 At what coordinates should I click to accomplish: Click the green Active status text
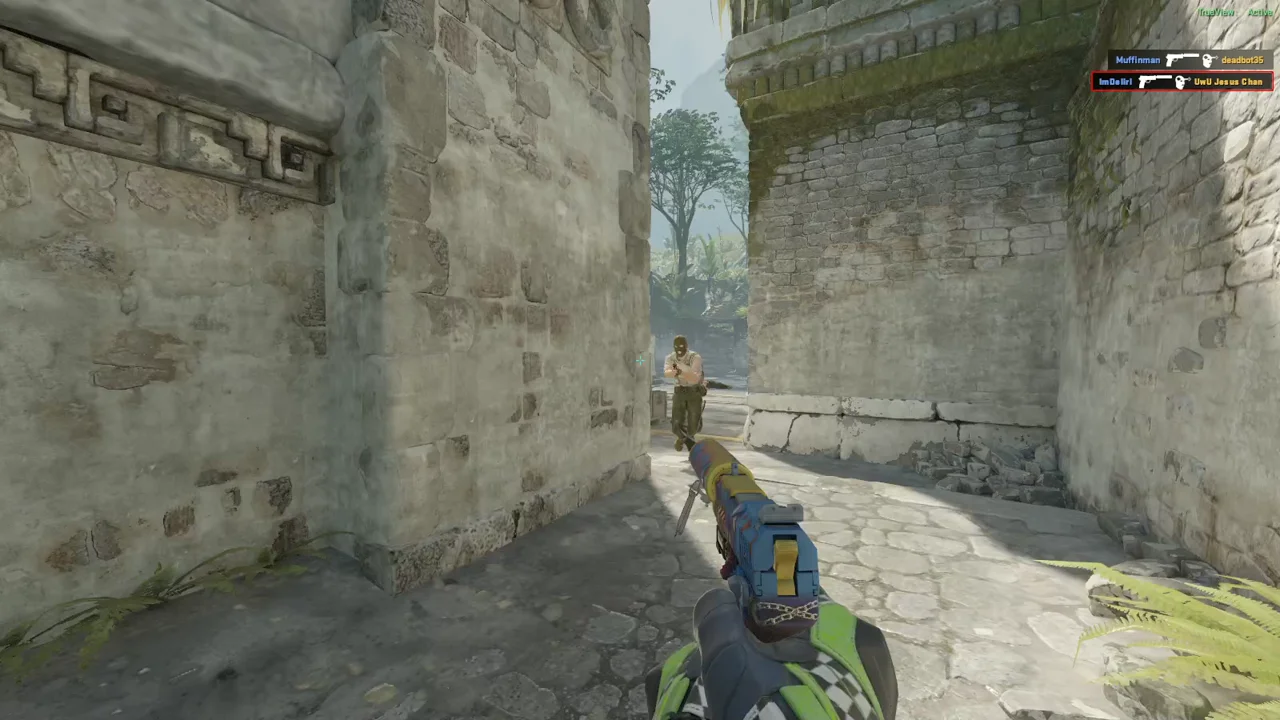[x=1260, y=12]
